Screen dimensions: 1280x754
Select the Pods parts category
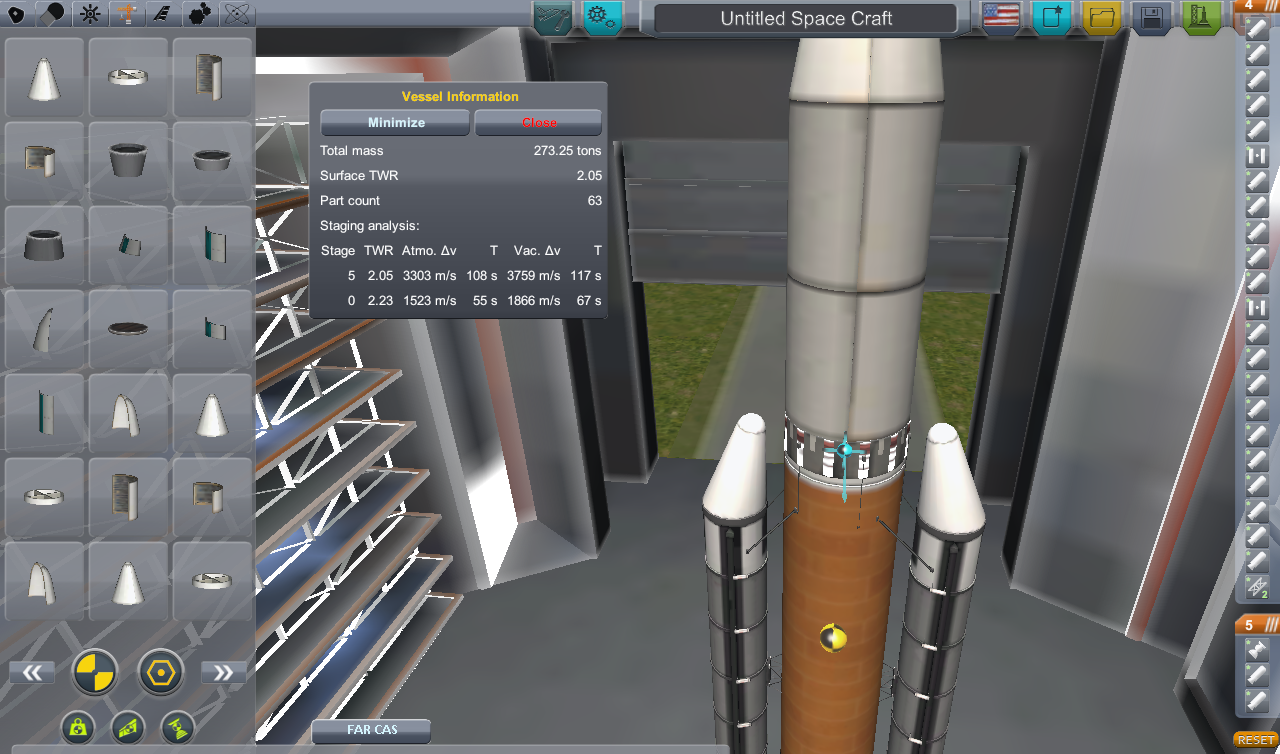(x=16, y=14)
